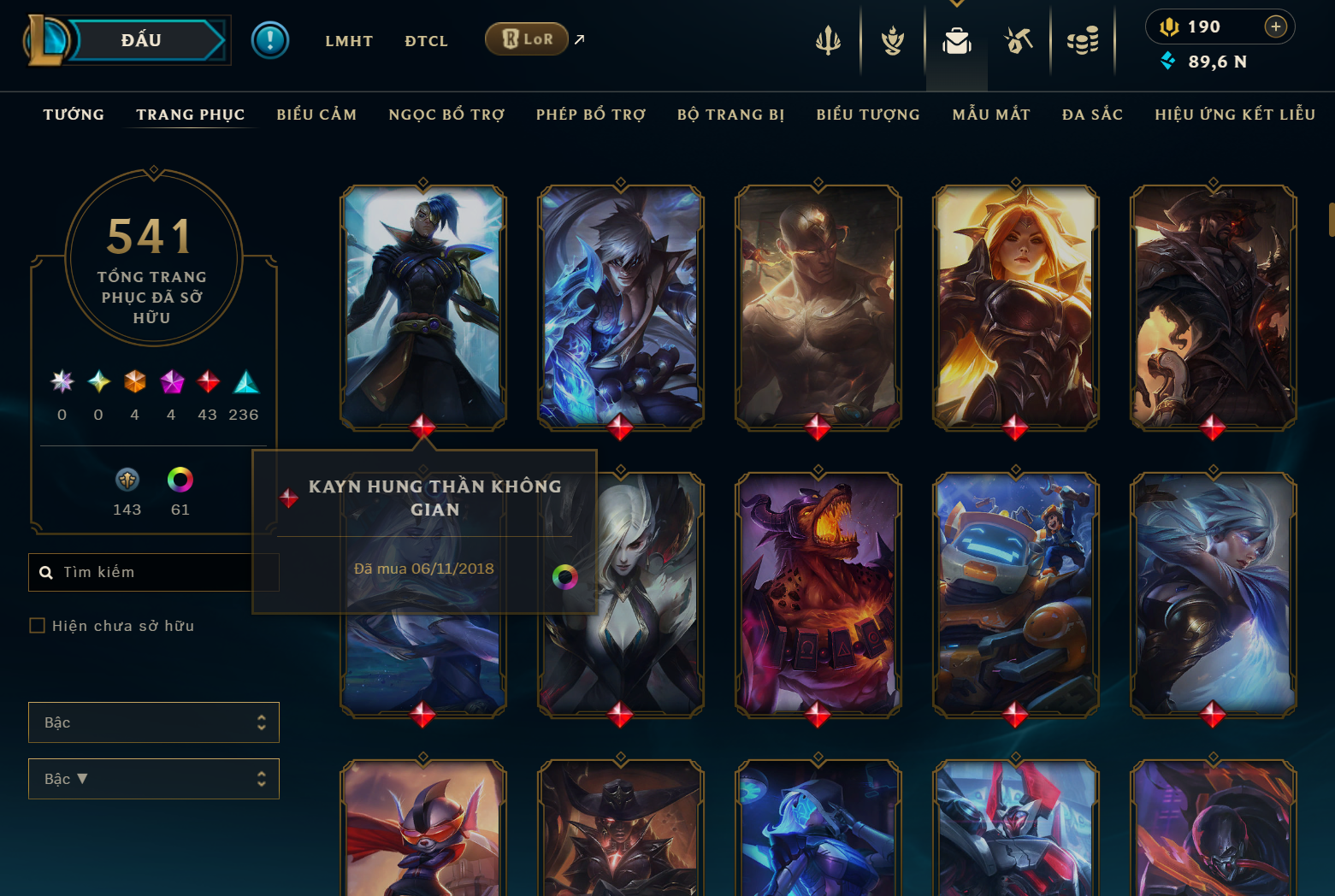The image size is (1335, 896).
Task: Open the NGỌC BỔ TRỢ tab
Action: [446, 115]
